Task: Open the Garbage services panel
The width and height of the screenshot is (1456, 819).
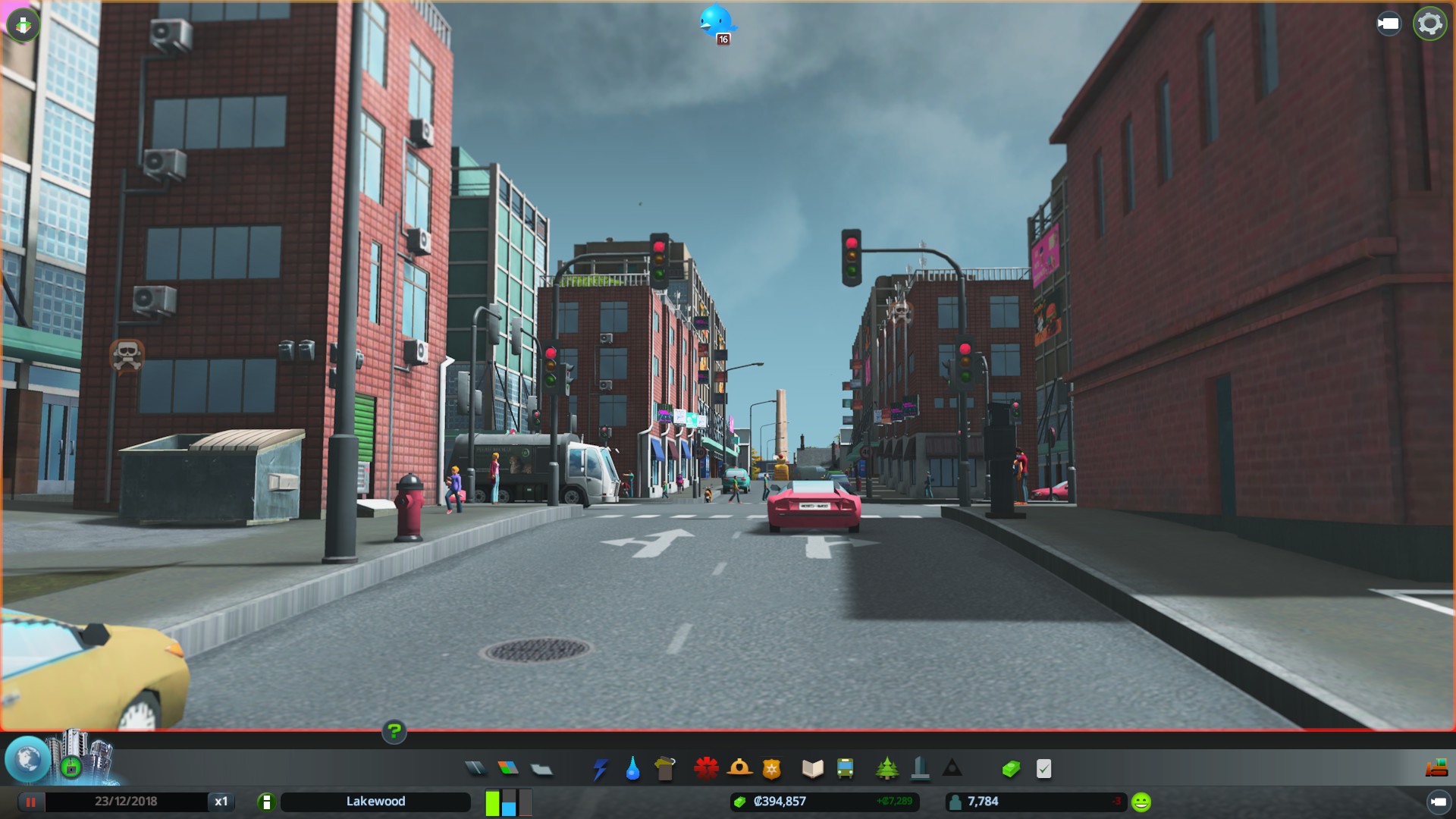Action: pyautogui.click(x=666, y=768)
